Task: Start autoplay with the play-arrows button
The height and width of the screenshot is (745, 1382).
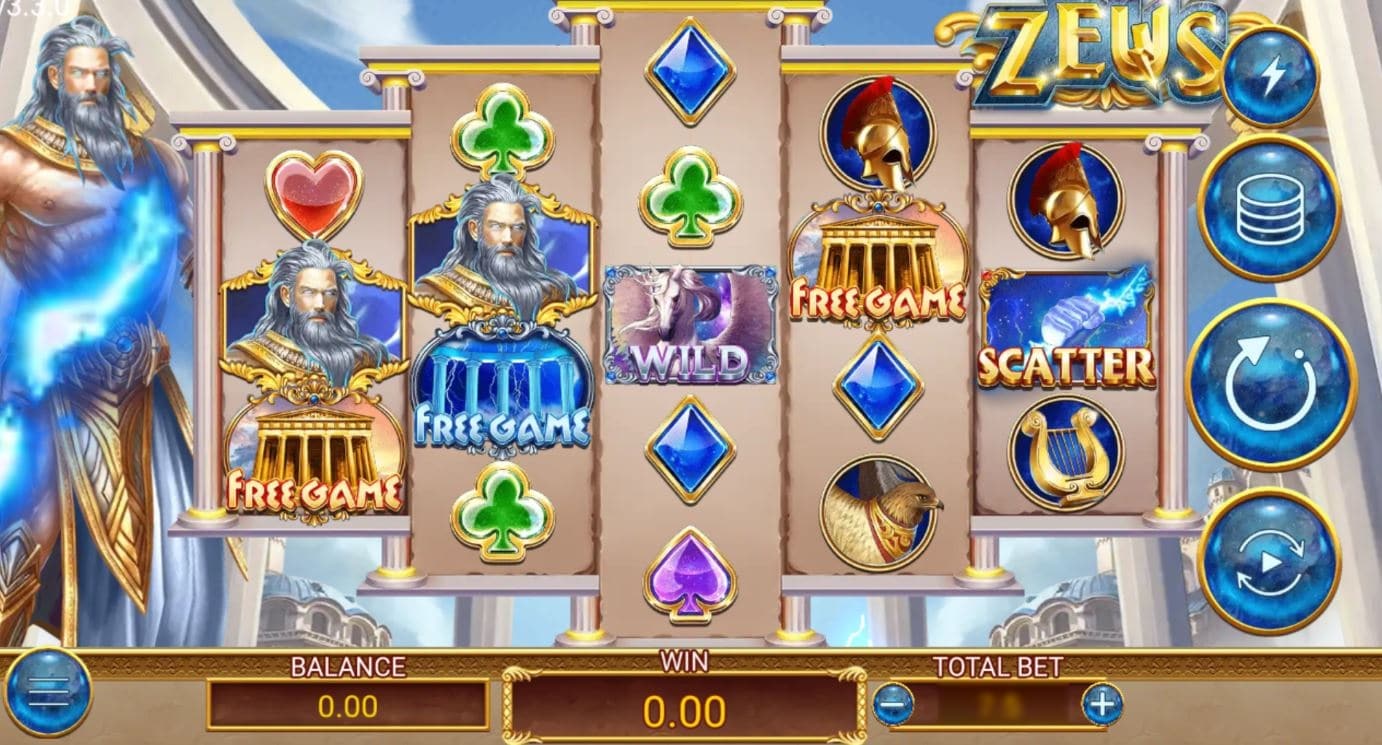Action: click(1269, 561)
